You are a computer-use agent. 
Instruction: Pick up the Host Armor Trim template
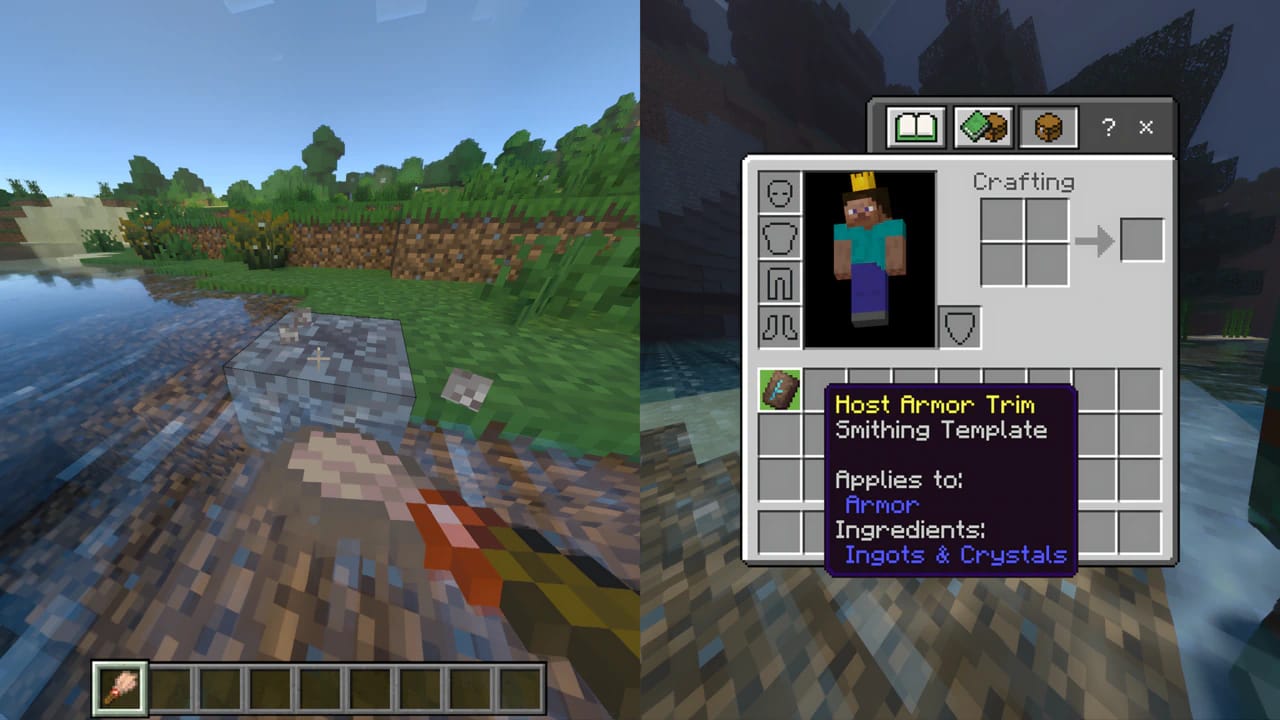point(779,391)
